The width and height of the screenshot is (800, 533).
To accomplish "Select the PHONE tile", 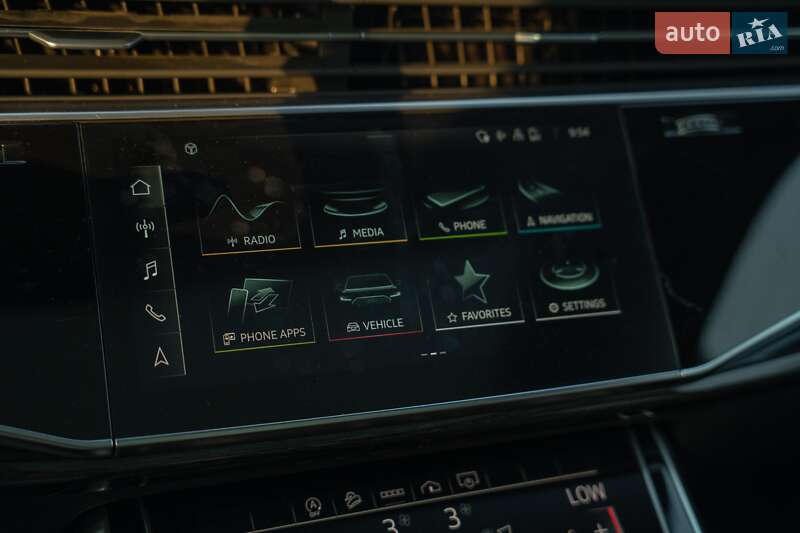I will click(x=462, y=207).
